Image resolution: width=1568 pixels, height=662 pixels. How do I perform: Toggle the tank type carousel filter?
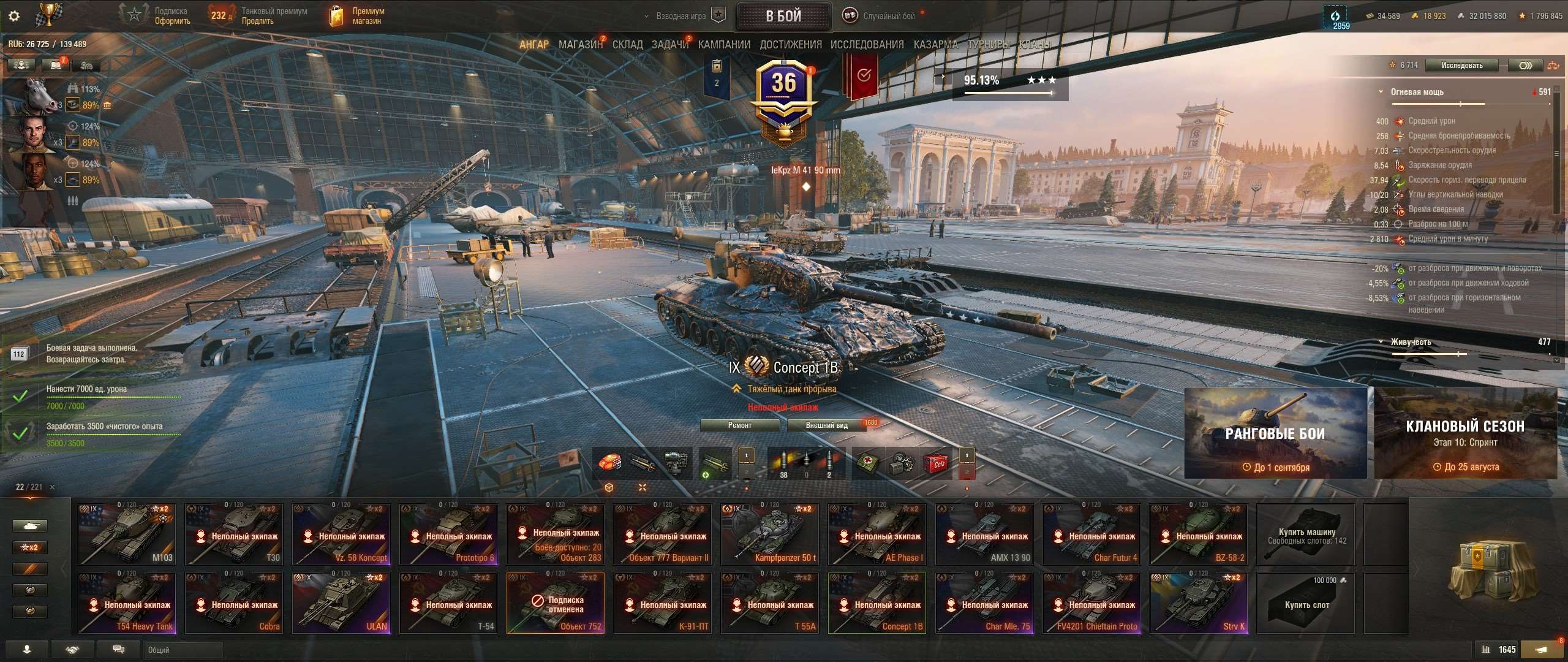tap(31, 525)
